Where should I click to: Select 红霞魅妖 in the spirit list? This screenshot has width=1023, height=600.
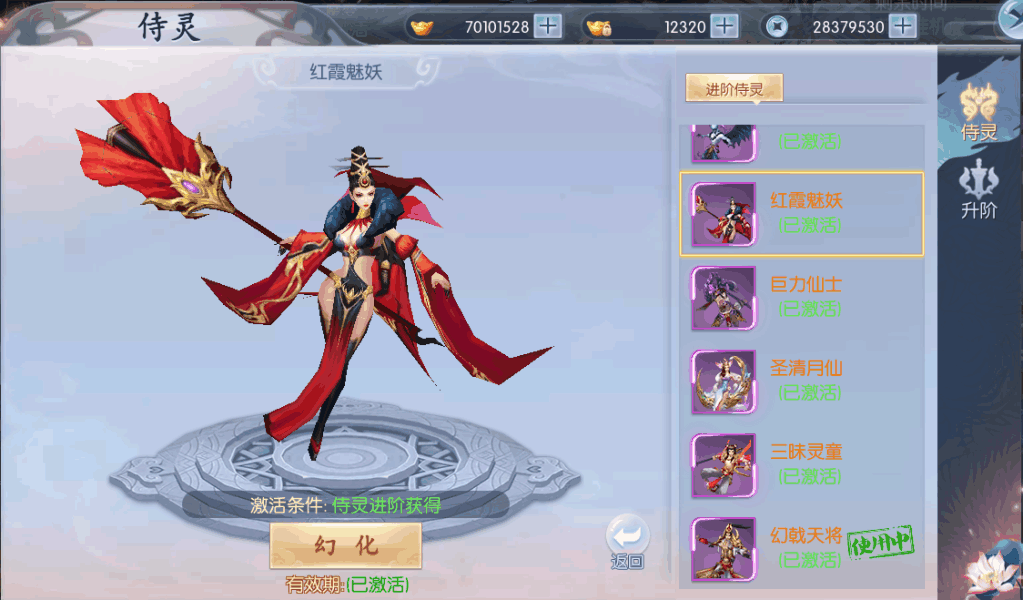tap(801, 214)
